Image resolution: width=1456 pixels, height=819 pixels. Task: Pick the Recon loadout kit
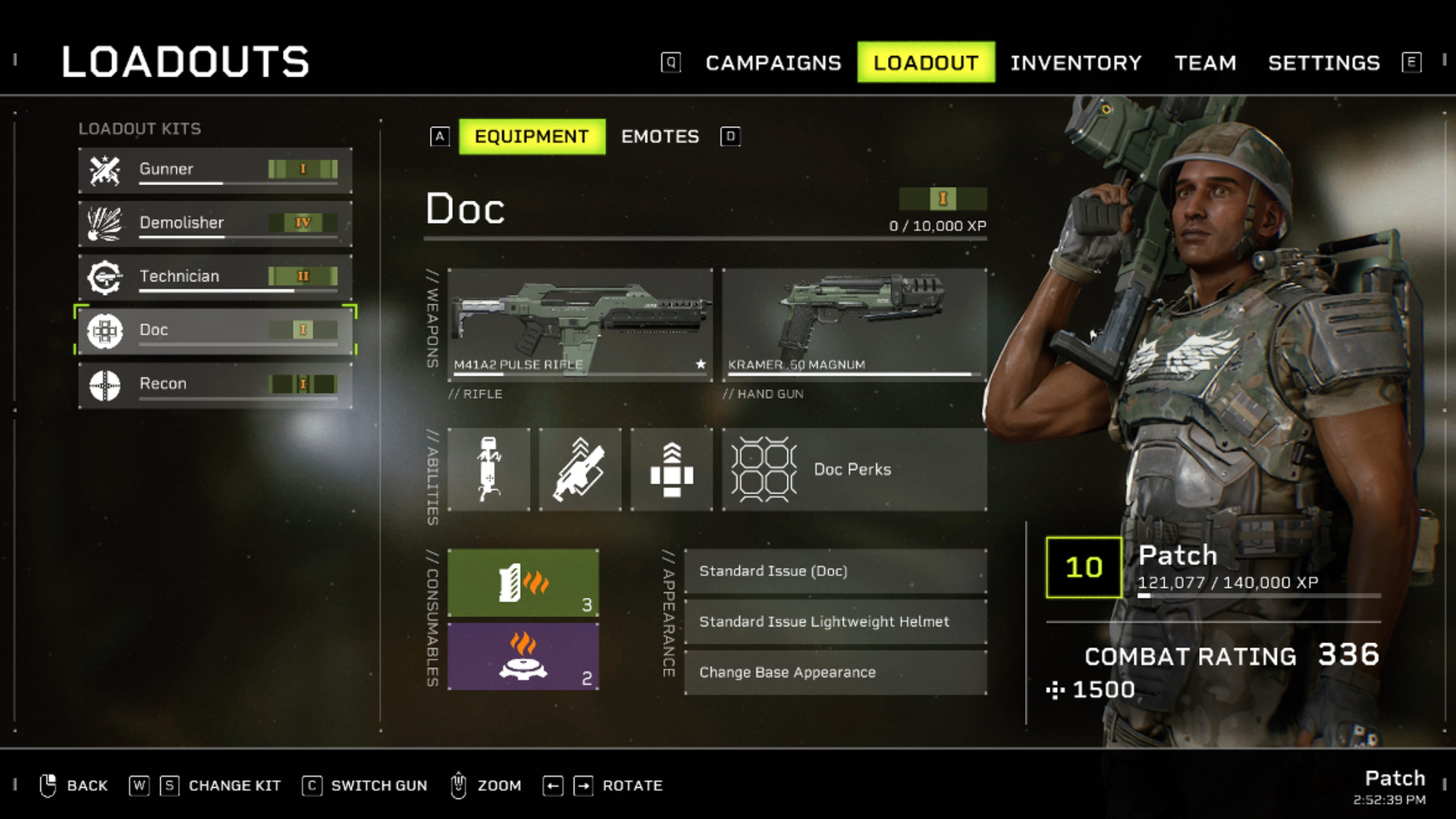(215, 384)
